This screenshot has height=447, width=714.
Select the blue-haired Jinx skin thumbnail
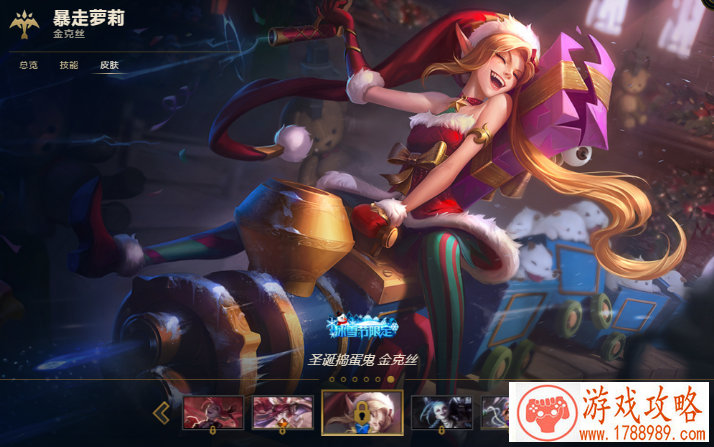[442, 411]
